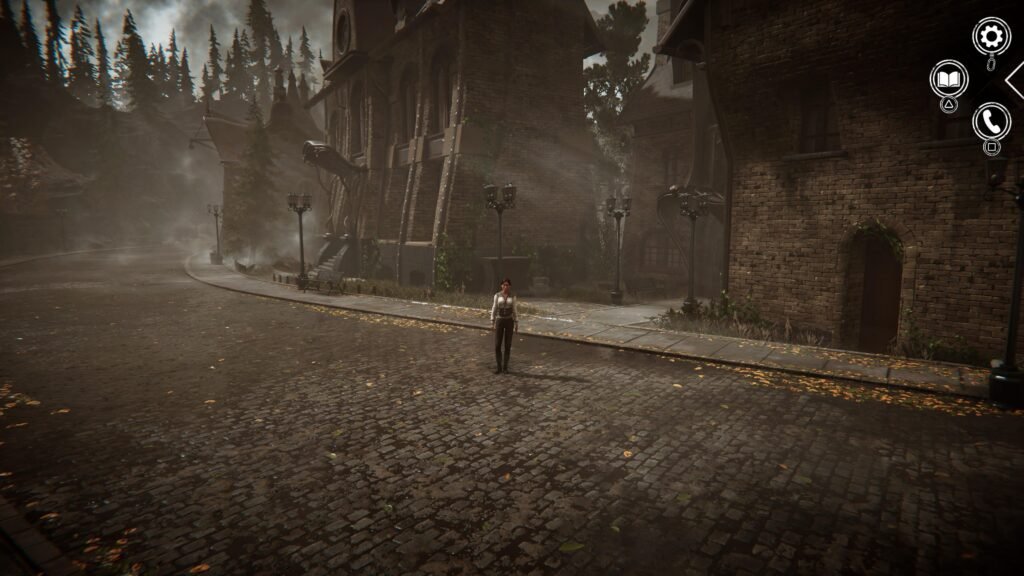The width and height of the screenshot is (1024, 576).
Task: Open the journal book icon
Action: [948, 78]
